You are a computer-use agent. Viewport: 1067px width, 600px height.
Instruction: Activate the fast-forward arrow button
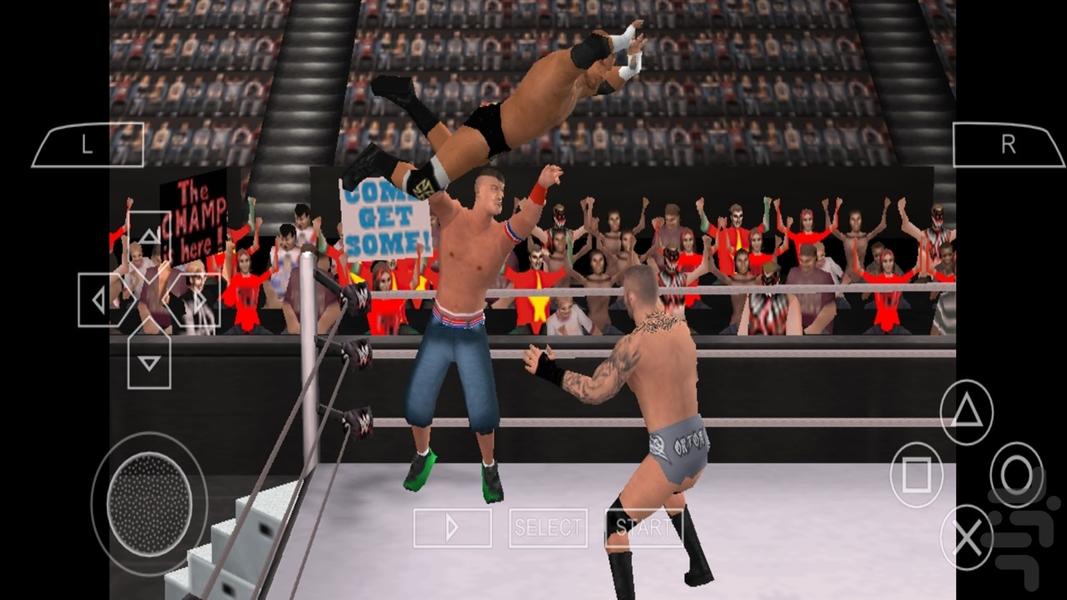click(452, 527)
